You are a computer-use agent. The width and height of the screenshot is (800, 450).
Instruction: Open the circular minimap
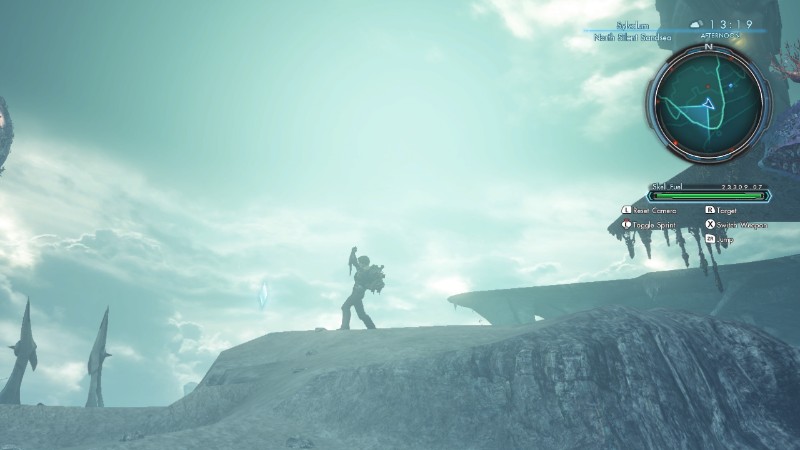(708, 101)
